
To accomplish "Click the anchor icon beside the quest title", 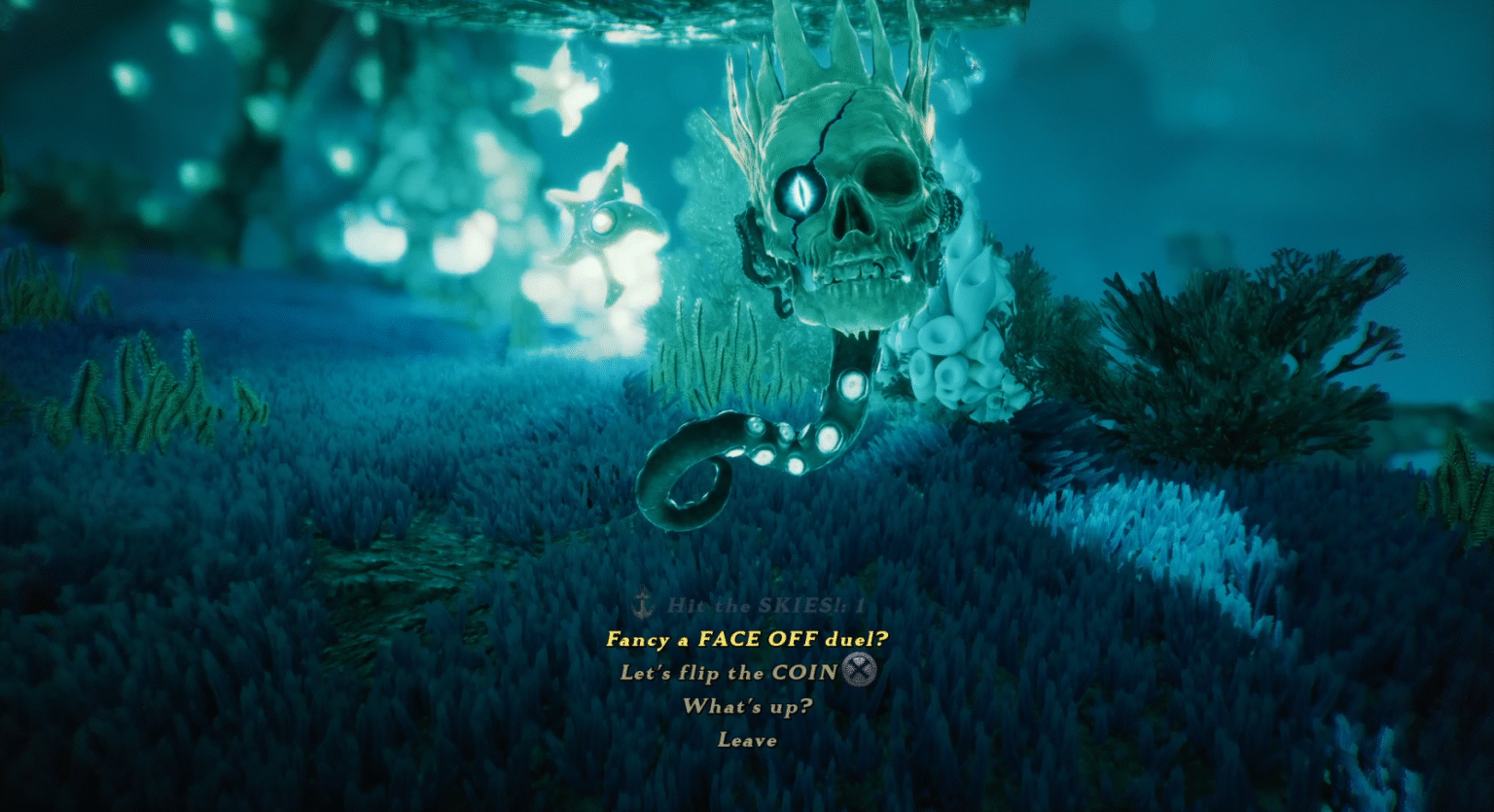I will (x=641, y=604).
